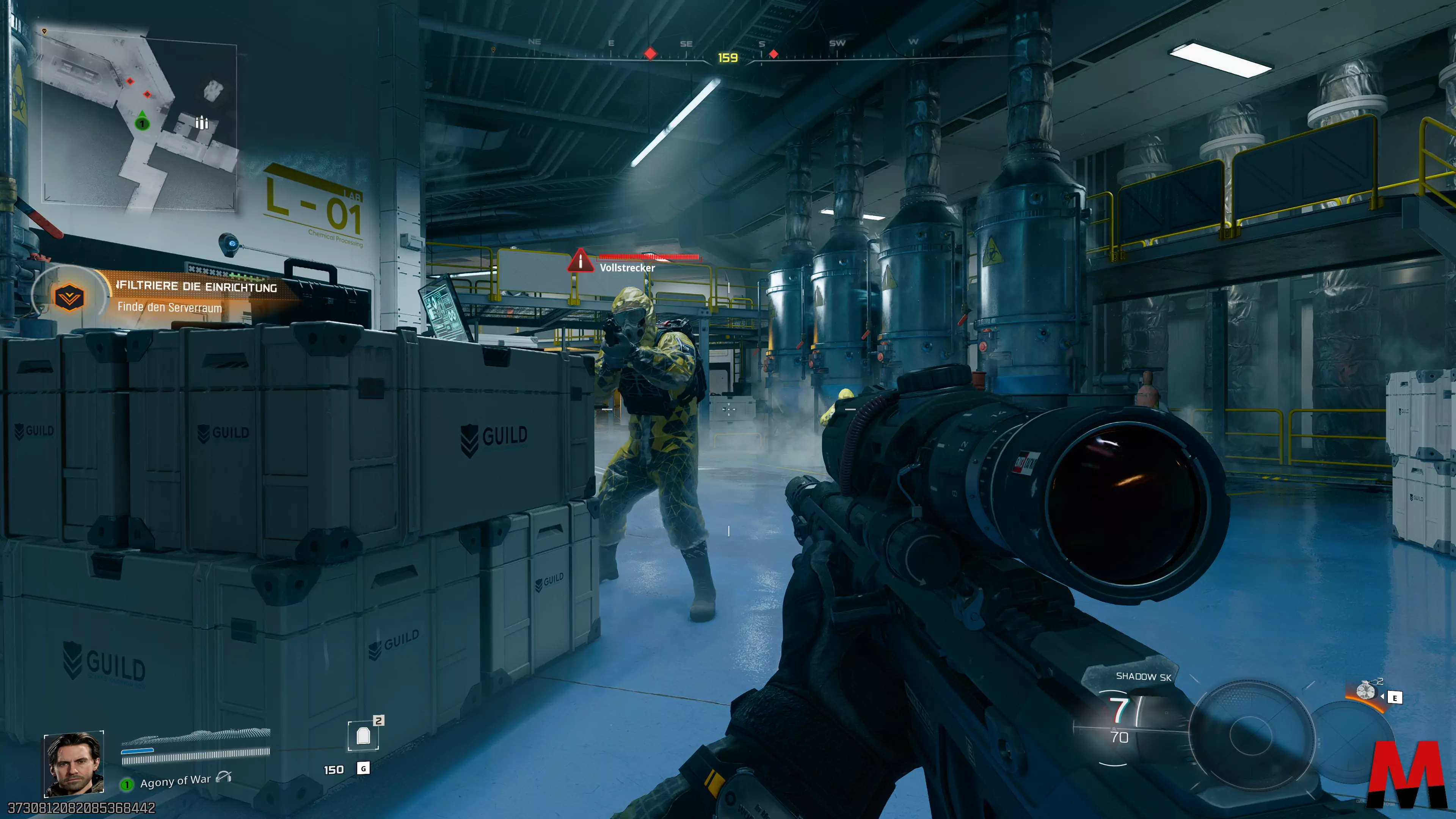Select the grenade equipment icon

tap(1366, 691)
